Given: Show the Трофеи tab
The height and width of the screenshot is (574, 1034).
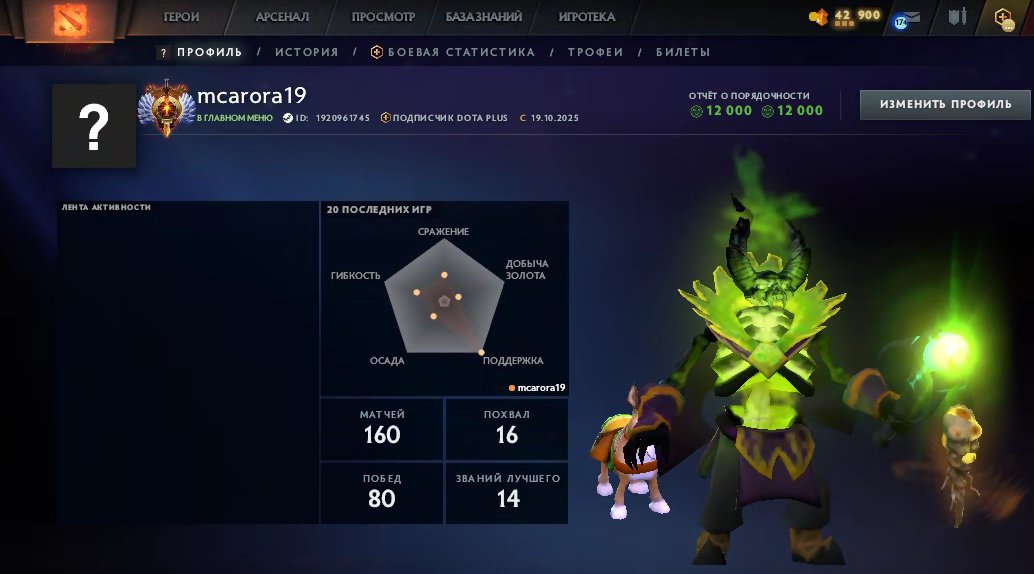Looking at the screenshot, I should coord(595,52).
